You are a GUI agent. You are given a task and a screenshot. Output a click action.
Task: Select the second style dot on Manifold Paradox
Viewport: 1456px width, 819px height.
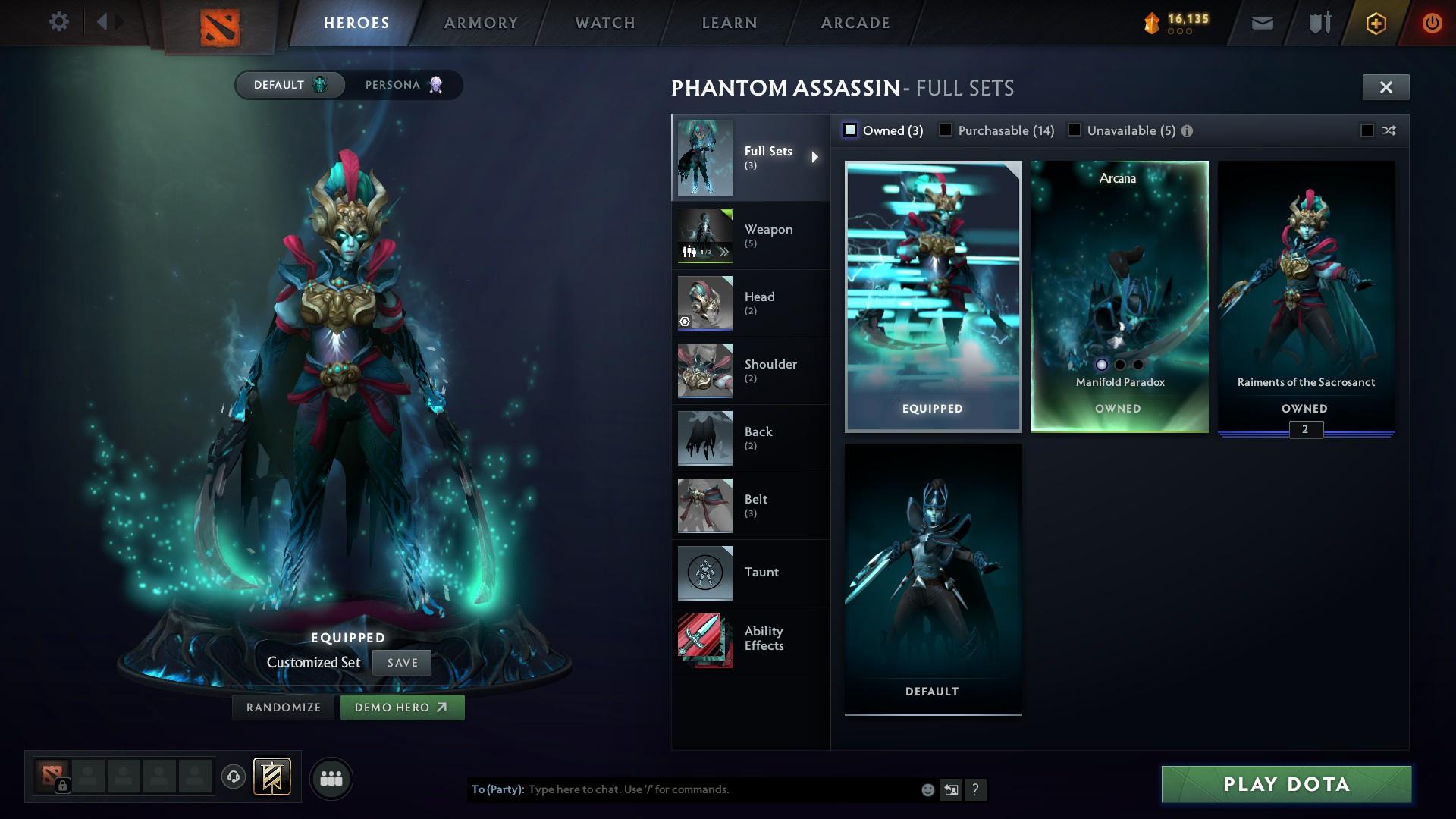pos(1119,365)
